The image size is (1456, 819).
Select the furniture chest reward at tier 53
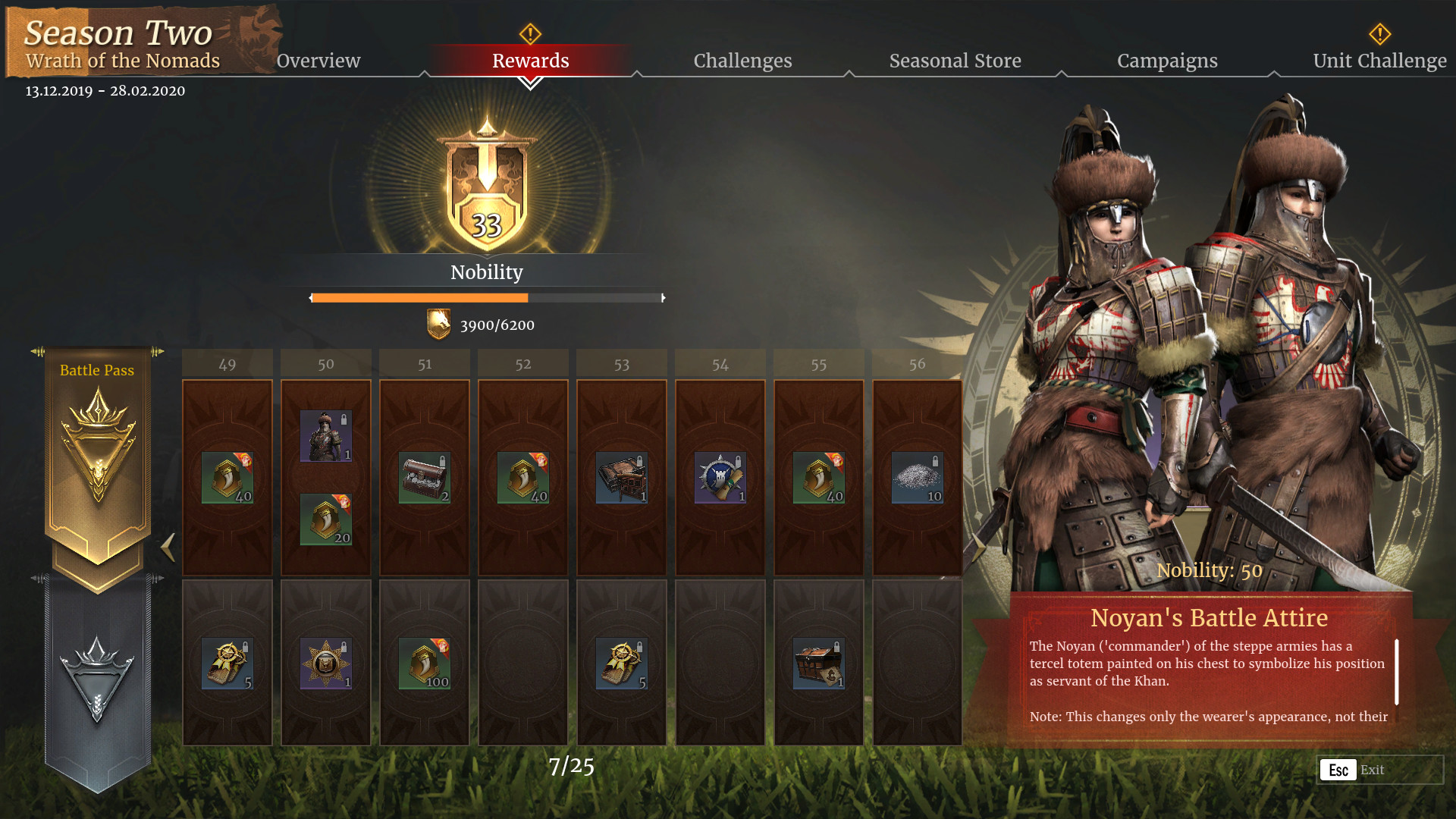click(x=620, y=478)
